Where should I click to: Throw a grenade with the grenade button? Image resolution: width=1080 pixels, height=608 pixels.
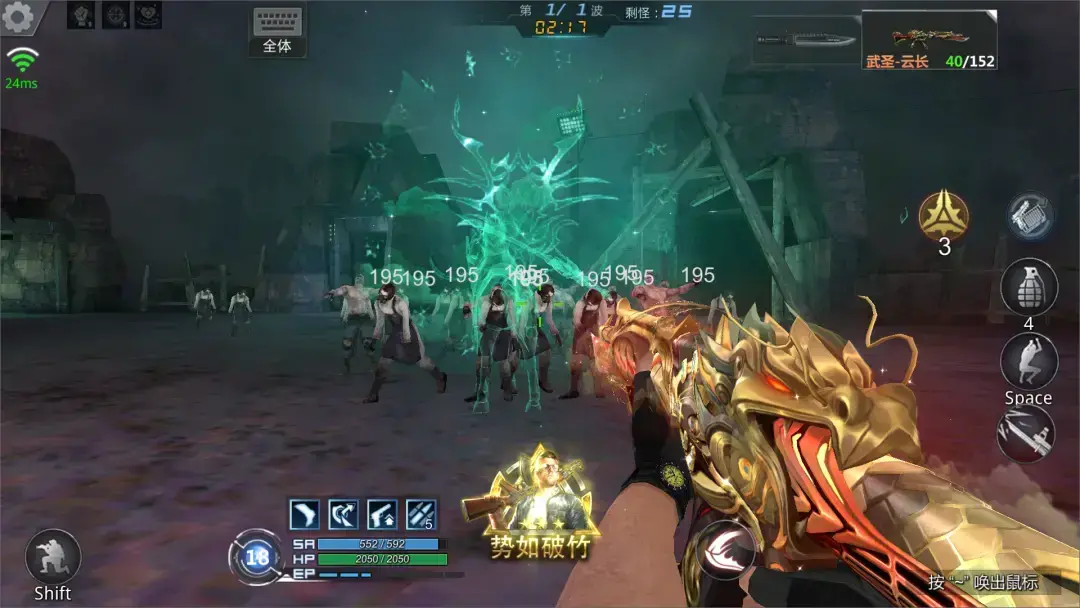[1029, 286]
